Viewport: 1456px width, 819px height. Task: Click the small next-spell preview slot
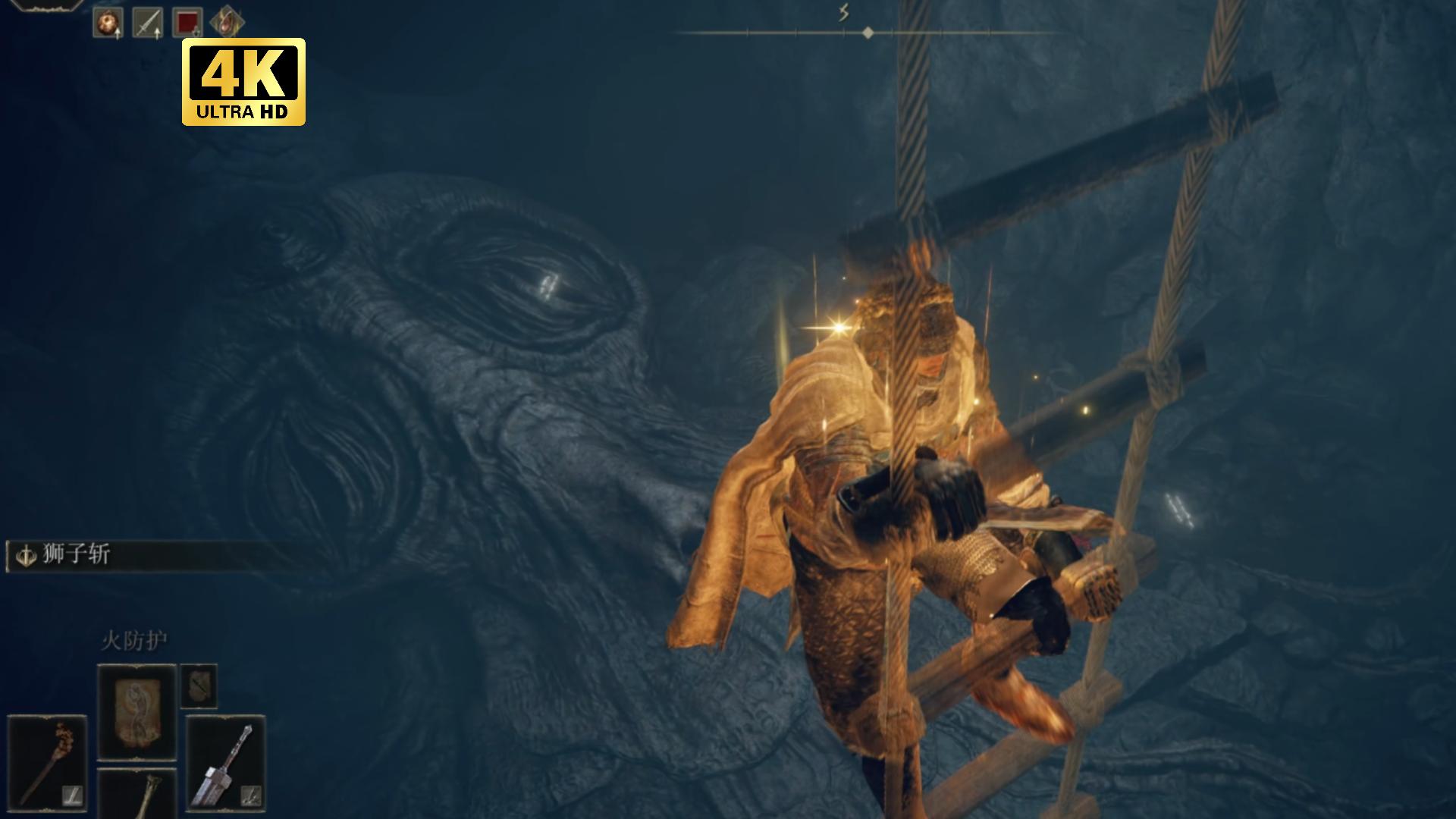[x=199, y=686]
